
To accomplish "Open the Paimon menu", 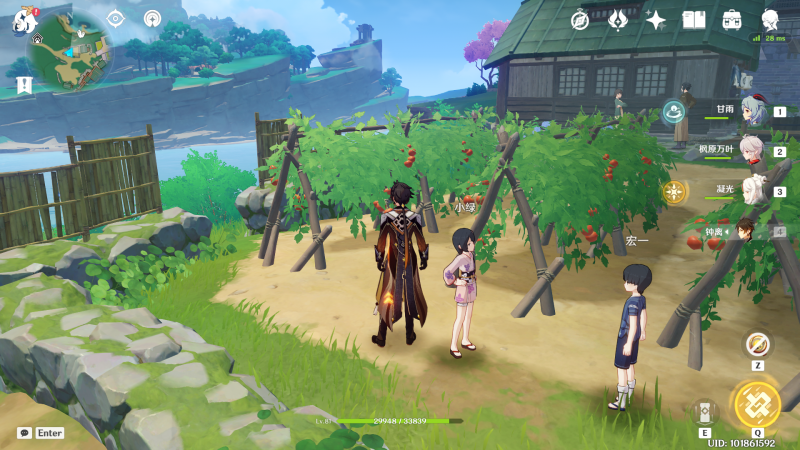I will coord(24,19).
